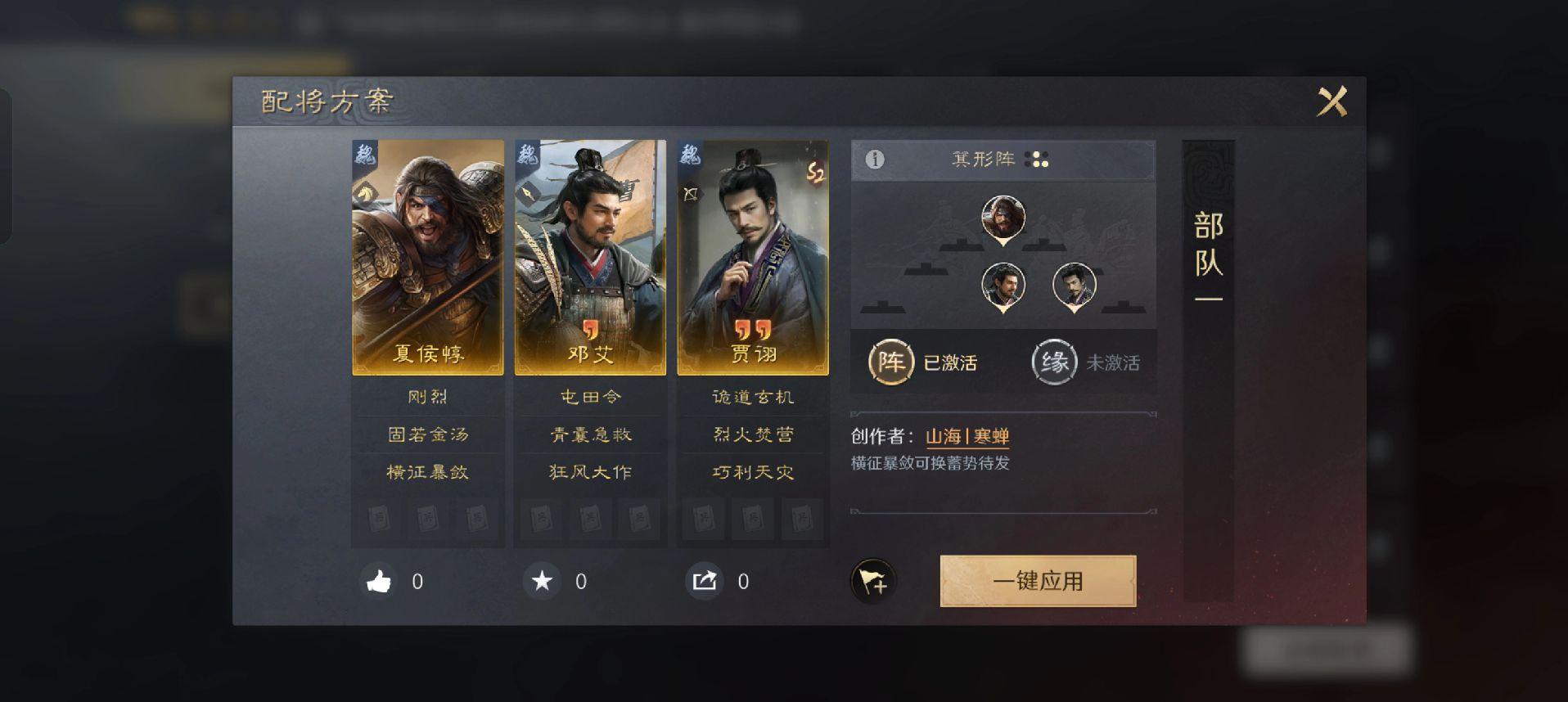This screenshot has width=1568, height=702.
Task: Apply the lineup with 一键应用
Action: click(x=1038, y=581)
